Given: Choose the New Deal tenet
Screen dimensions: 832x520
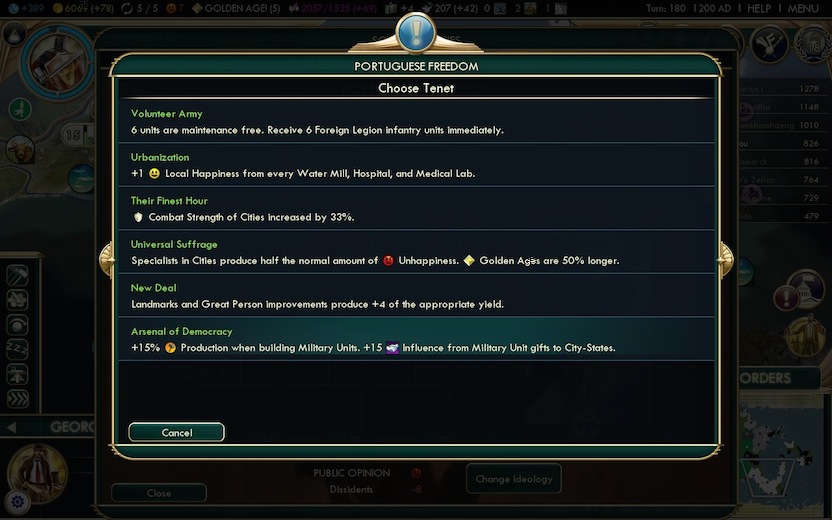Looking at the screenshot, I should pos(416,296).
